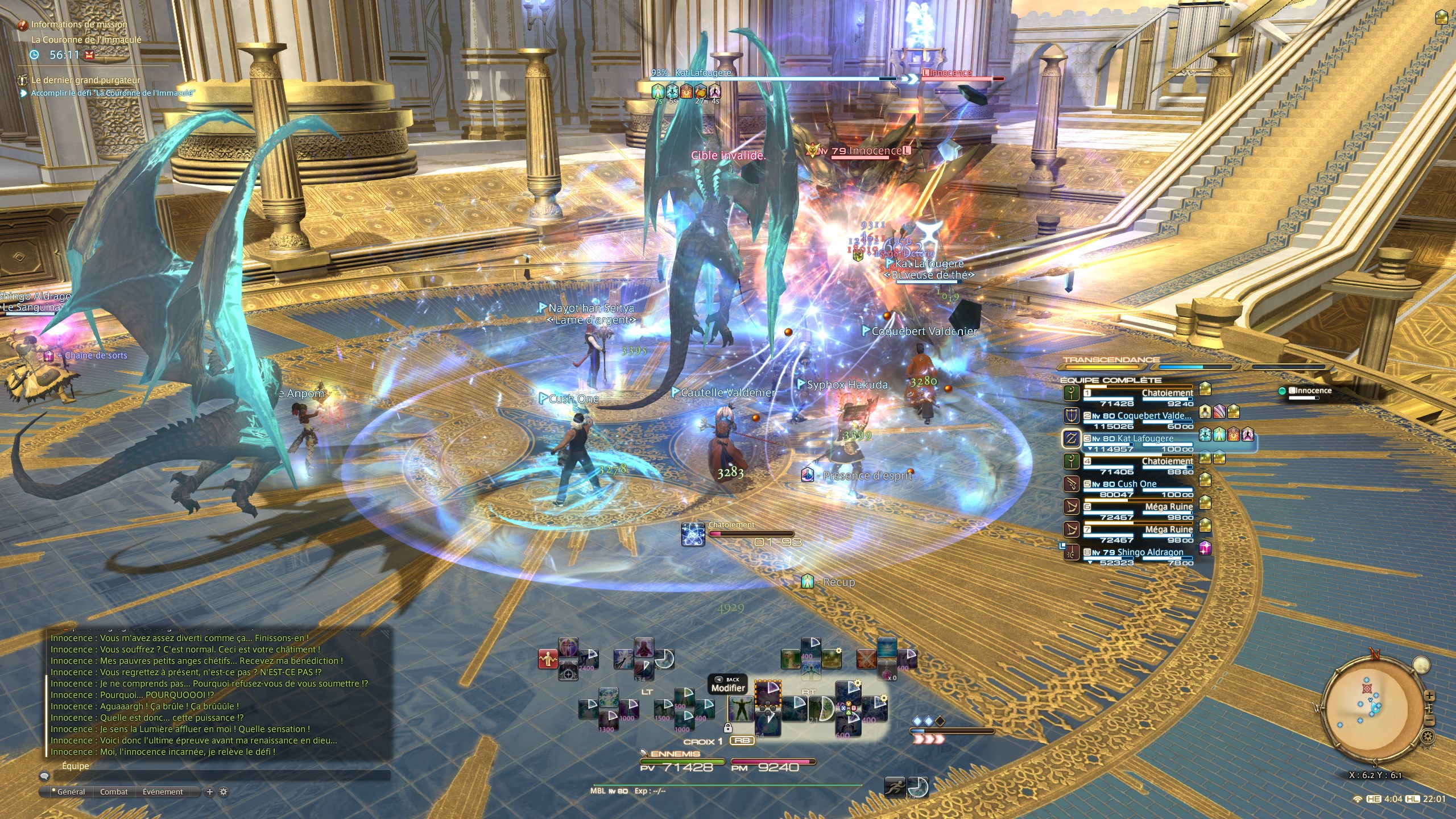Image resolution: width=1456 pixels, height=819 pixels.
Task: Activate the sprint running-figure icon
Action: [894, 787]
